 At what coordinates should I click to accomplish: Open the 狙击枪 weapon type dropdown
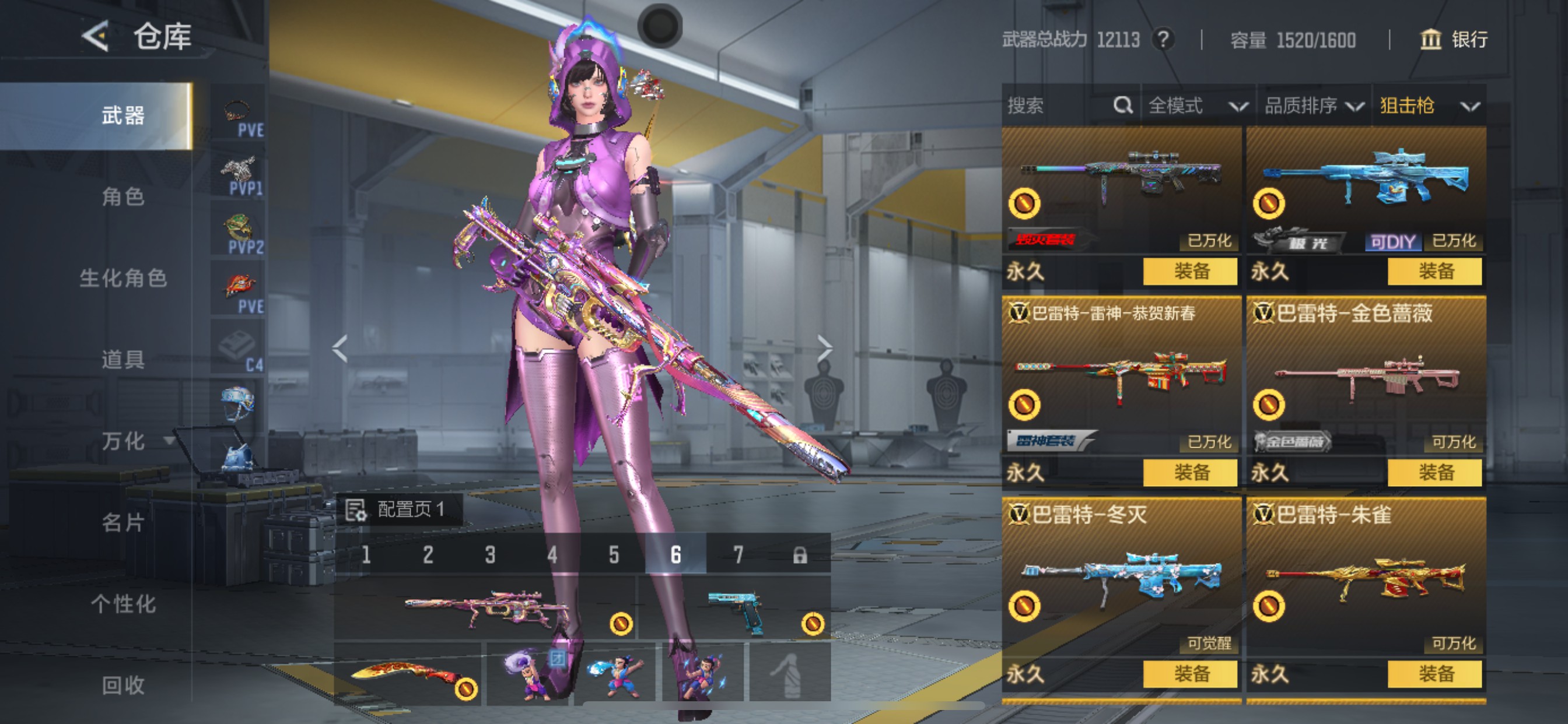[x=1428, y=106]
